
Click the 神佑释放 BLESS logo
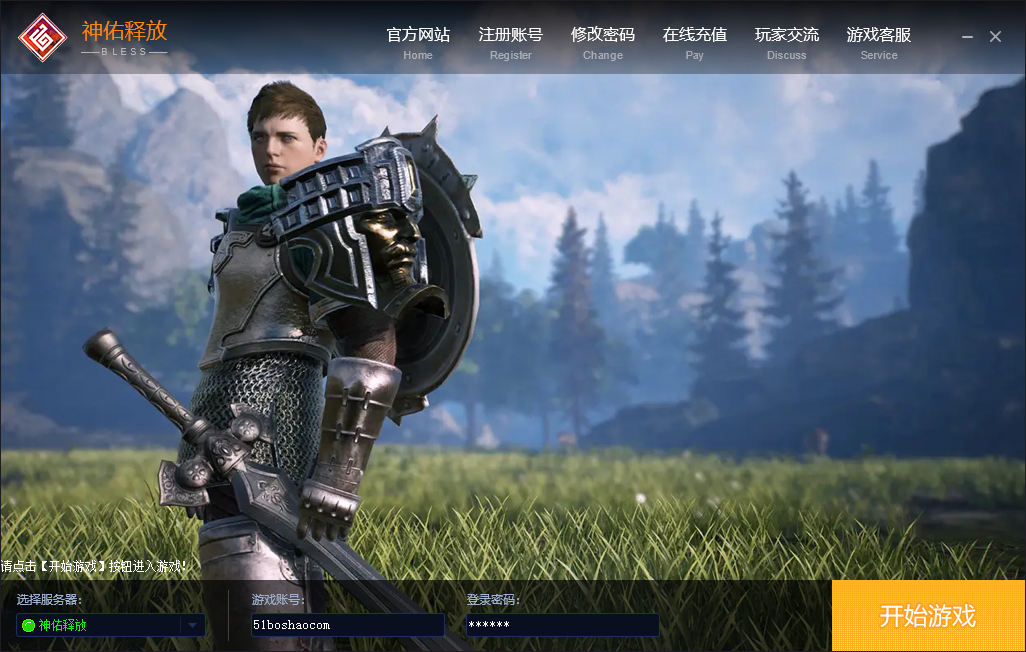tap(93, 37)
